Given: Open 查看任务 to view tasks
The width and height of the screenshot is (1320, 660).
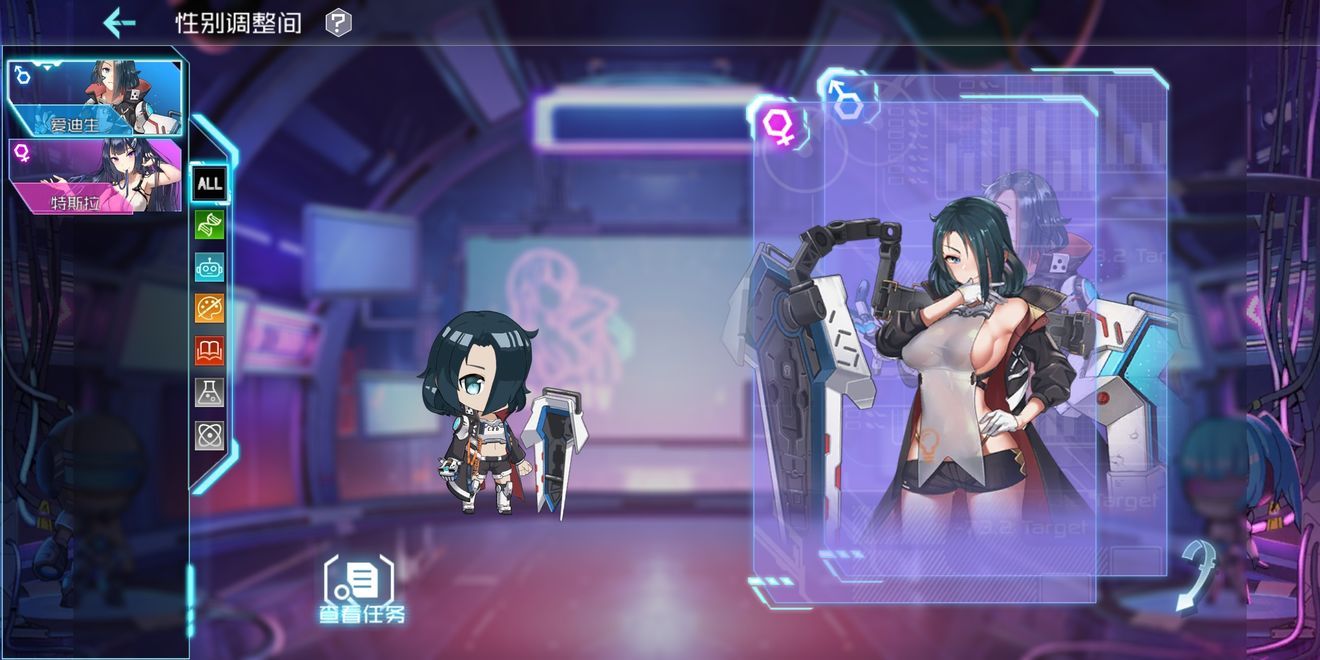Looking at the screenshot, I should coord(361,590).
